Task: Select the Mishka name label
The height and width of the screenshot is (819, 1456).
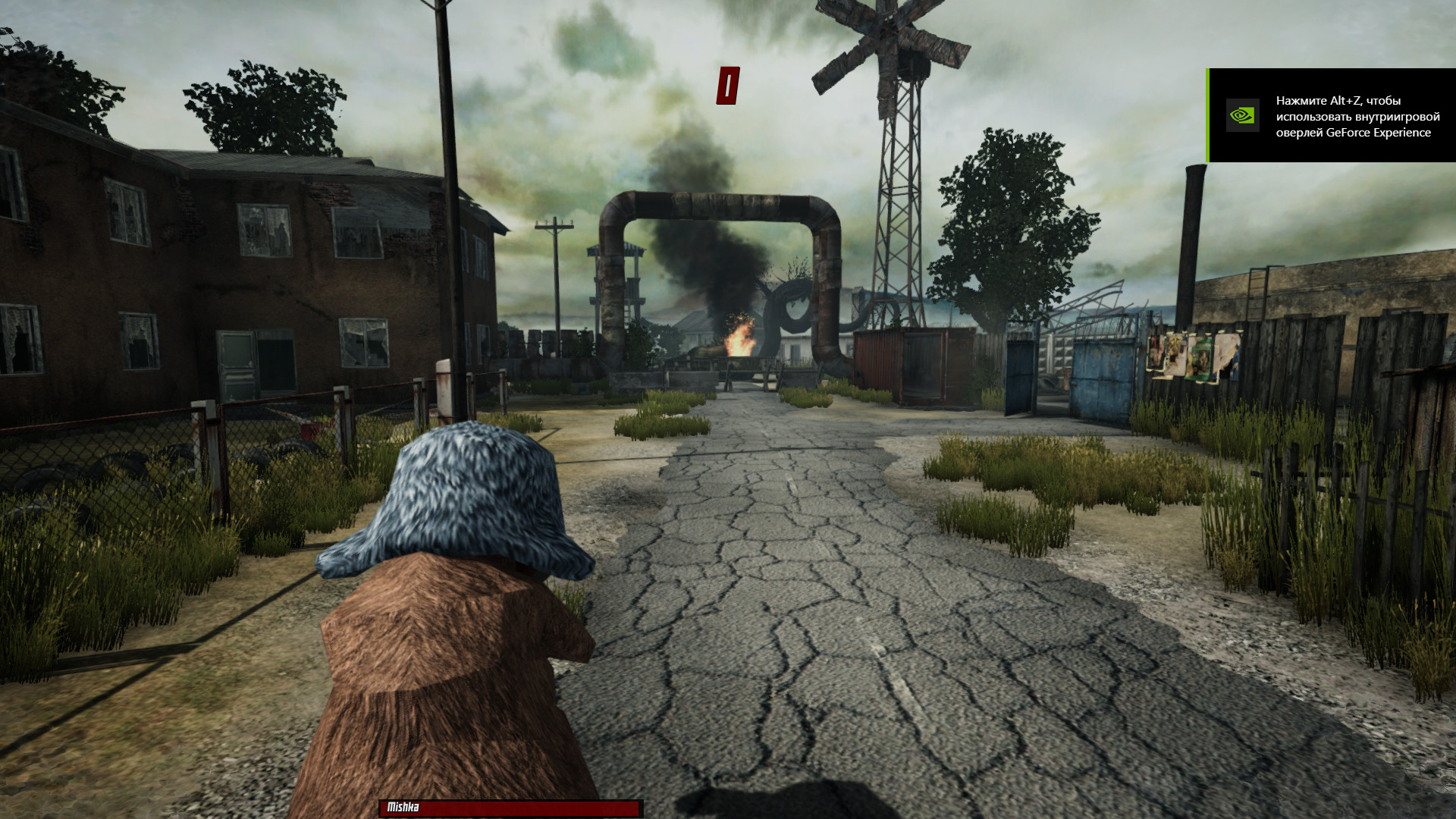Action: pyautogui.click(x=403, y=808)
